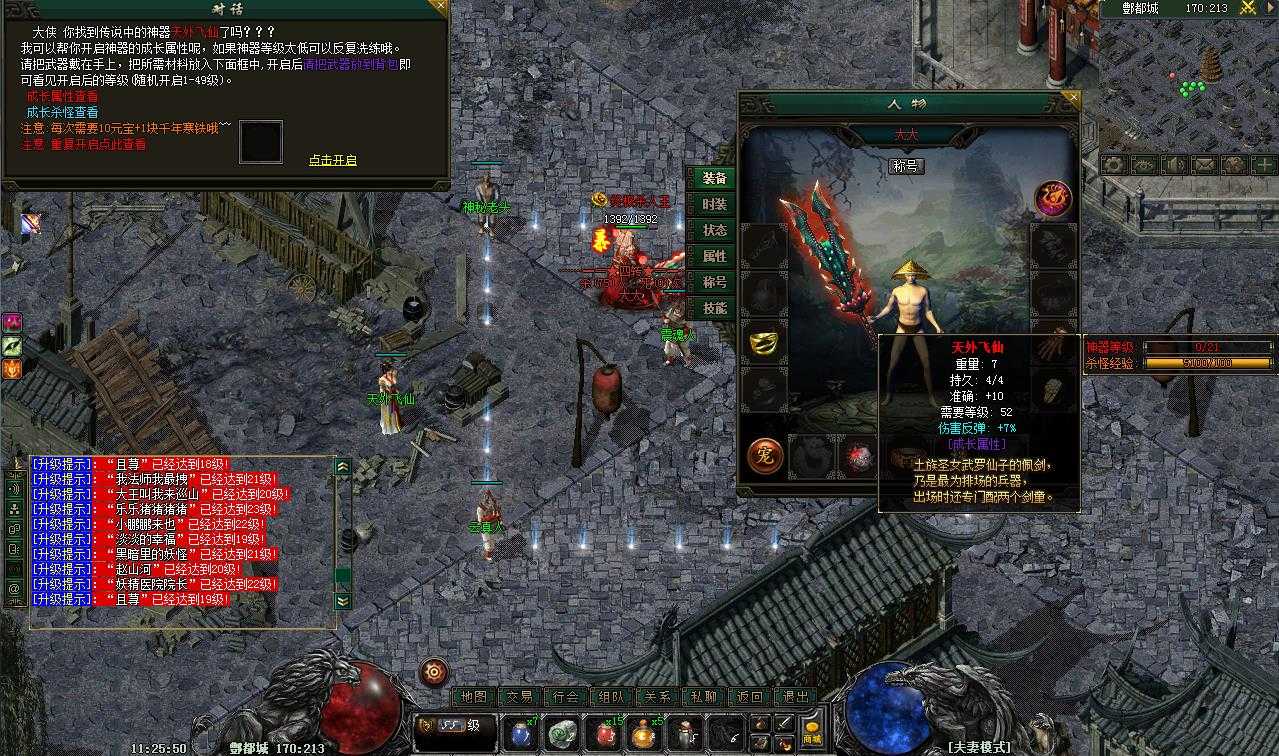The width and height of the screenshot is (1279, 756).
Task: Choose the 组队 team button
Action: pyautogui.click(x=612, y=696)
